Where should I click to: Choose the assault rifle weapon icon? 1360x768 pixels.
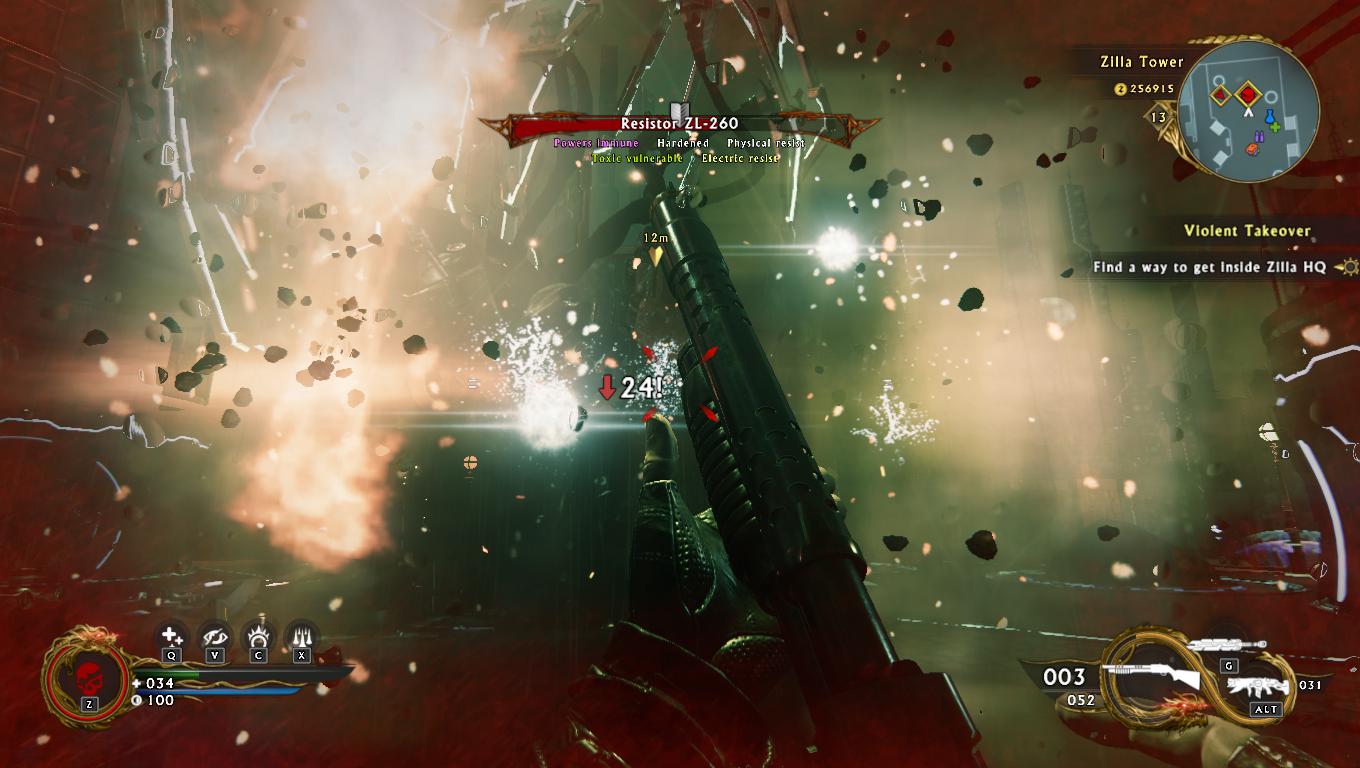click(1258, 687)
